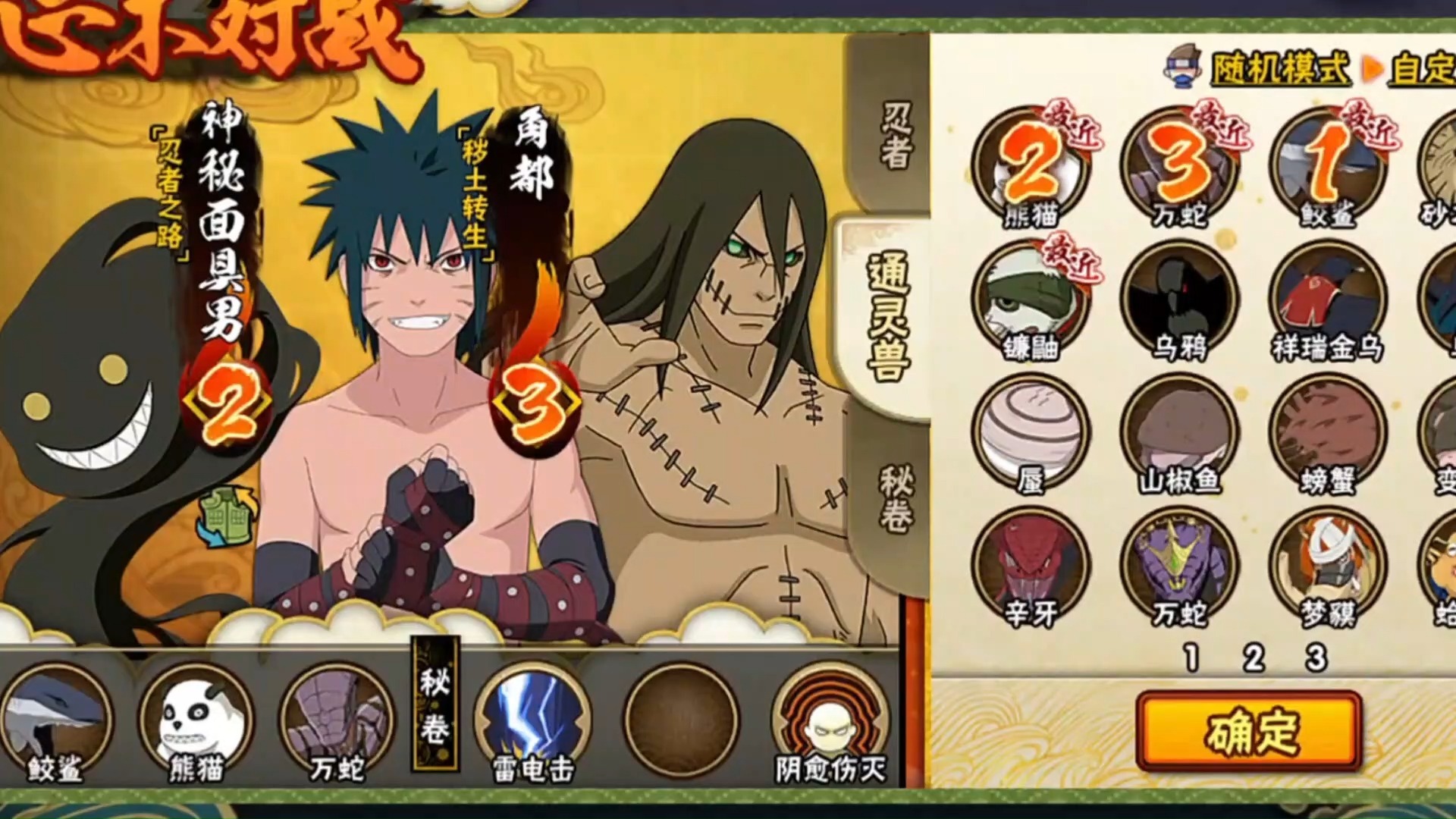Choose the 蜃 clam summon
1456x819 pixels.
[x=1030, y=432]
